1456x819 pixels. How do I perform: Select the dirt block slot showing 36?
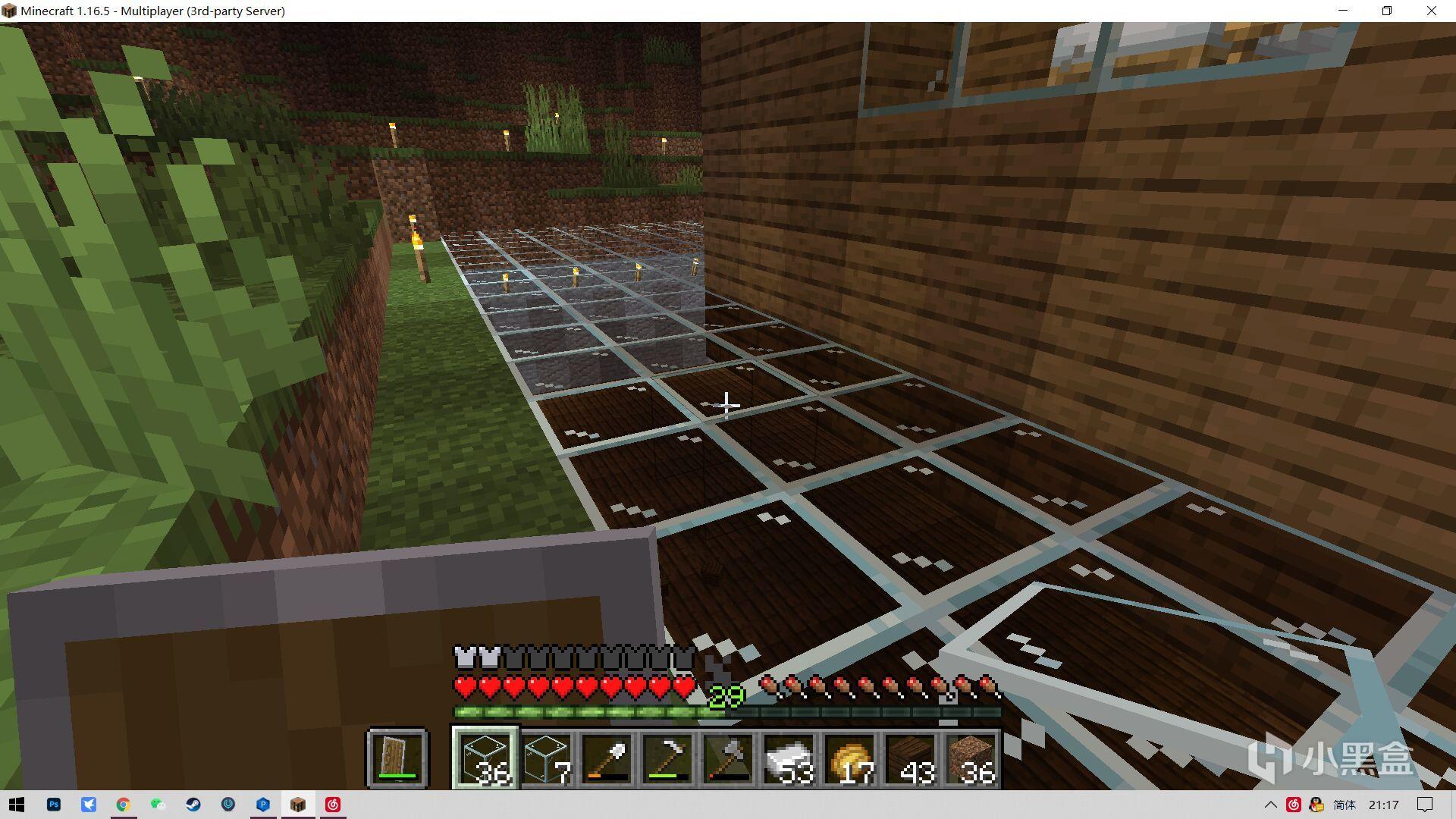973,758
